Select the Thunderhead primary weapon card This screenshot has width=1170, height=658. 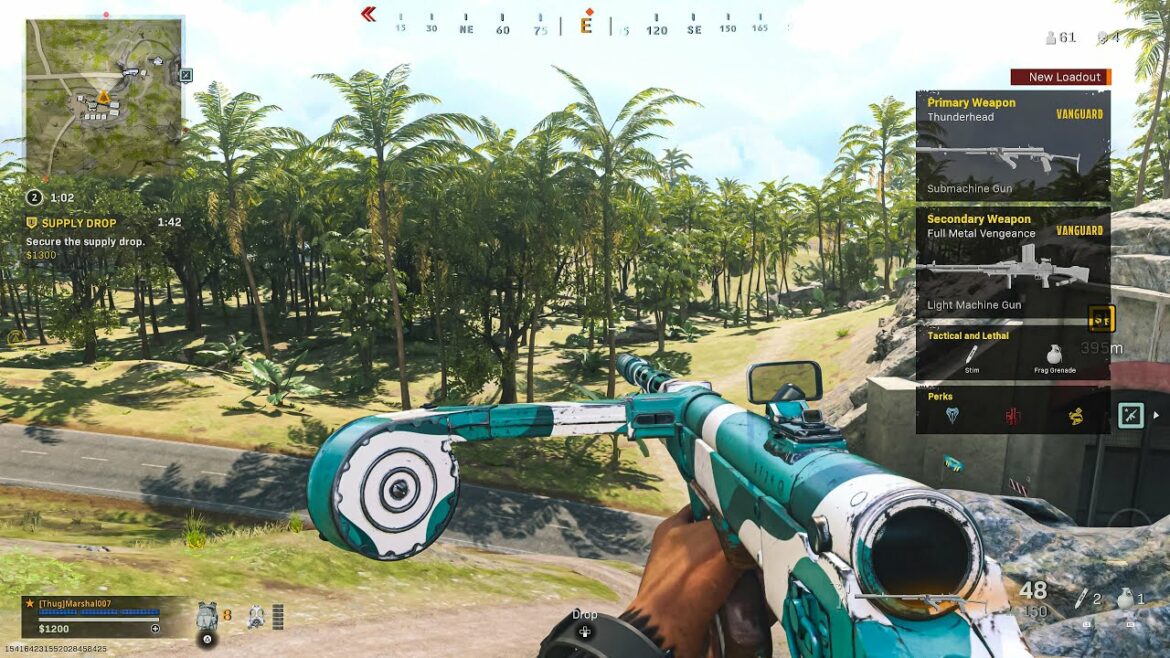click(x=1013, y=146)
